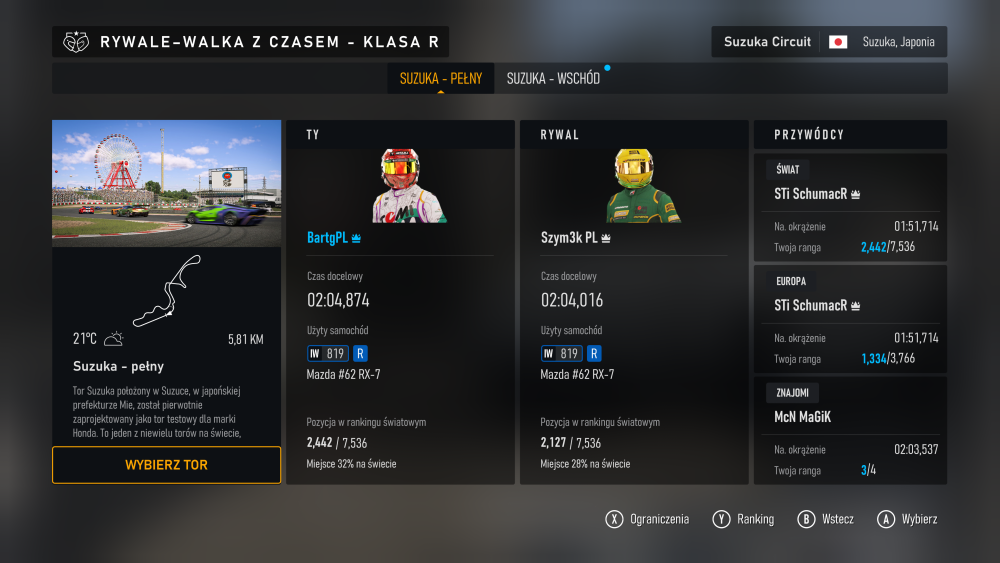Click the Suzuka track preview image
The image size is (1000, 563).
166,183
